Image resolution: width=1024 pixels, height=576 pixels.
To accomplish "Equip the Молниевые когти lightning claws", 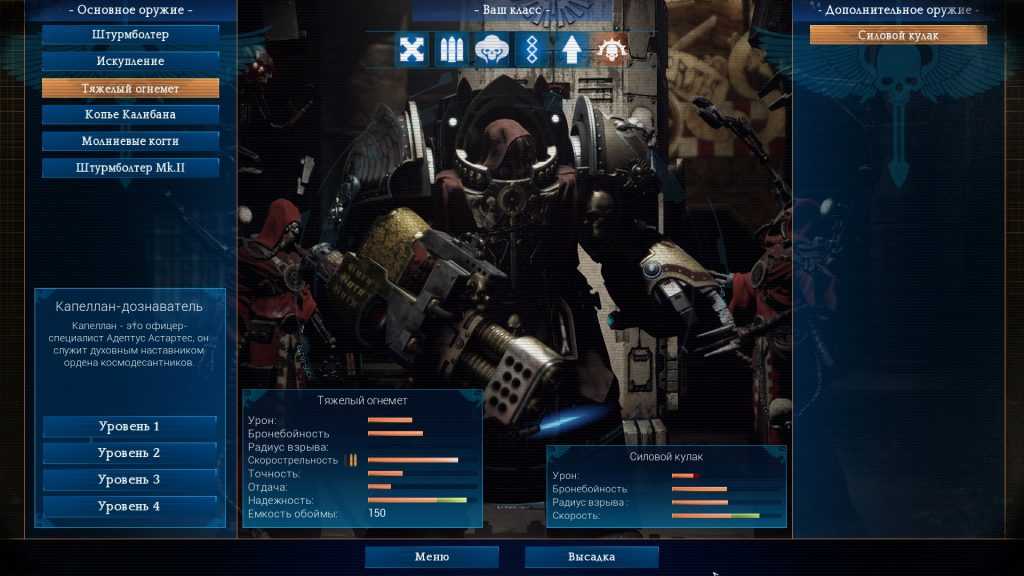I will [130, 141].
